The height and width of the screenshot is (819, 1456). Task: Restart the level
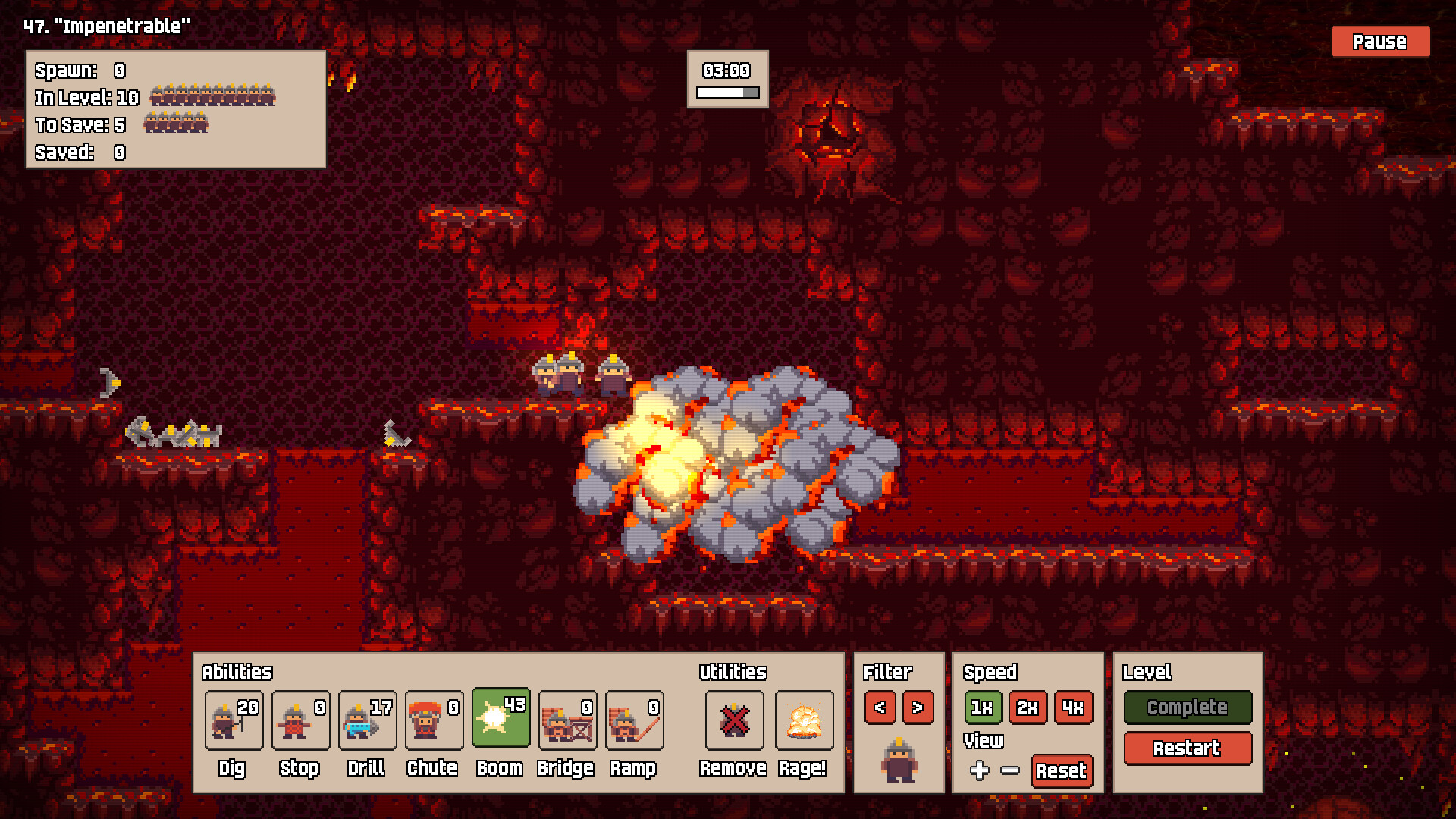(x=1188, y=748)
